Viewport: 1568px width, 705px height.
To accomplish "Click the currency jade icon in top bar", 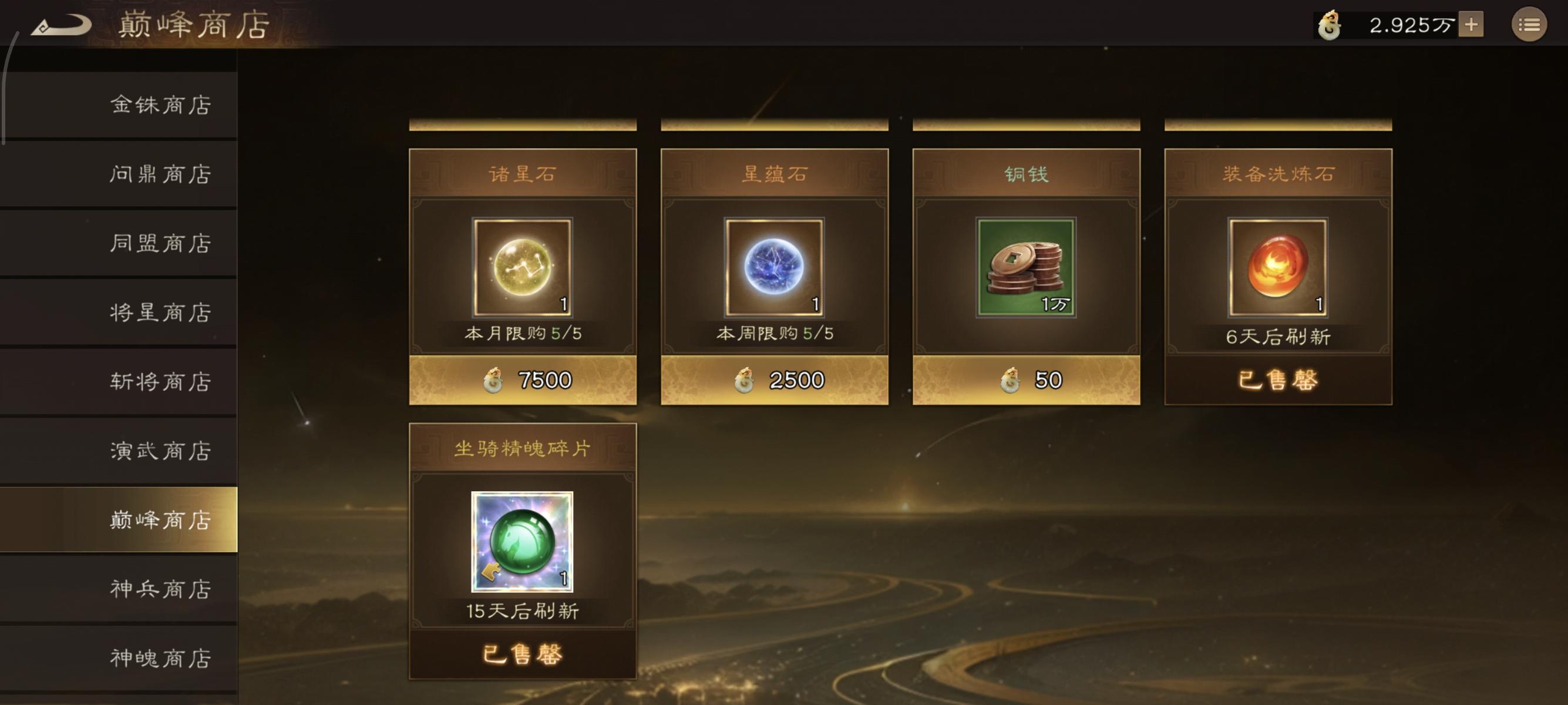I will pyautogui.click(x=1330, y=24).
